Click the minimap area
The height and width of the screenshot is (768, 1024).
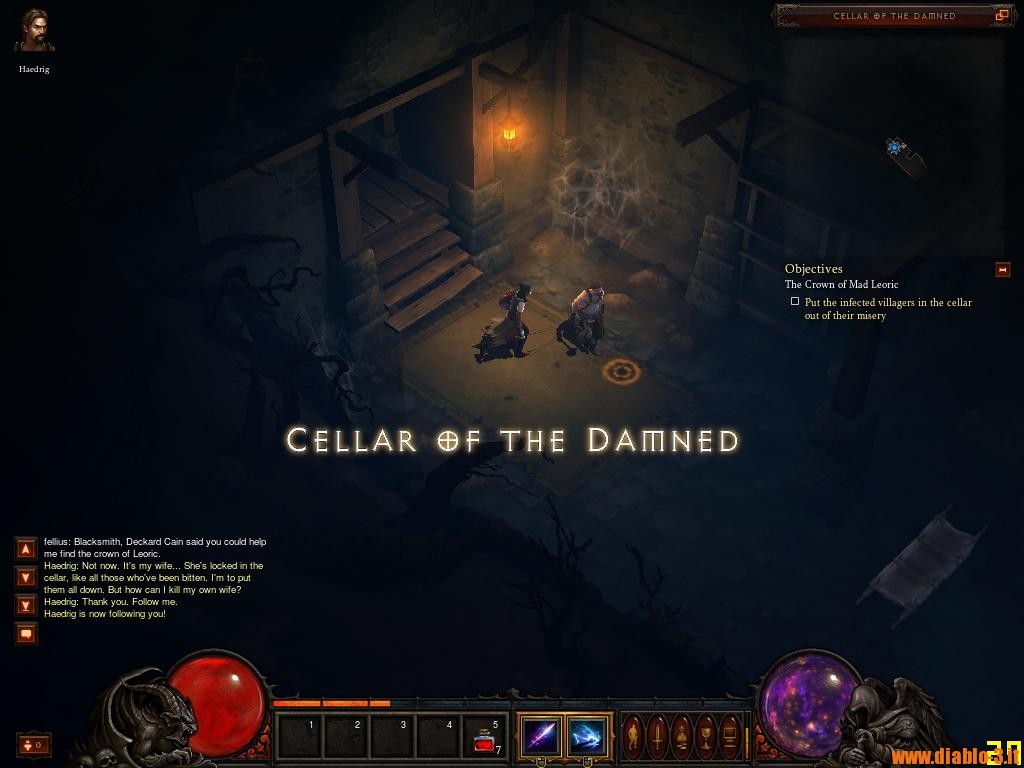tap(896, 148)
